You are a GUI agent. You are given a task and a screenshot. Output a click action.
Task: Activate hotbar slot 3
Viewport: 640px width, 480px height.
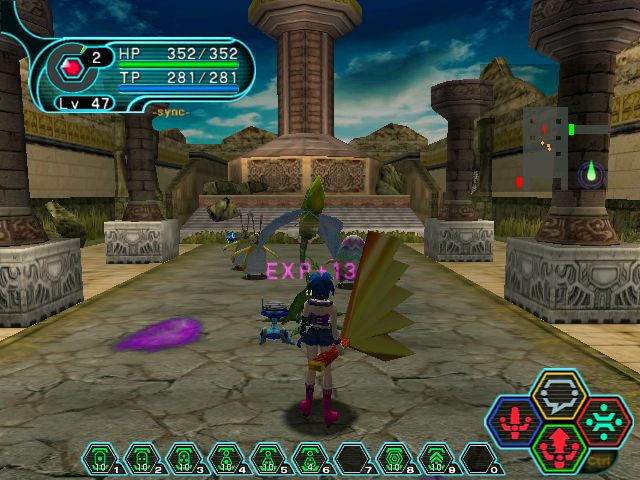click(185, 458)
